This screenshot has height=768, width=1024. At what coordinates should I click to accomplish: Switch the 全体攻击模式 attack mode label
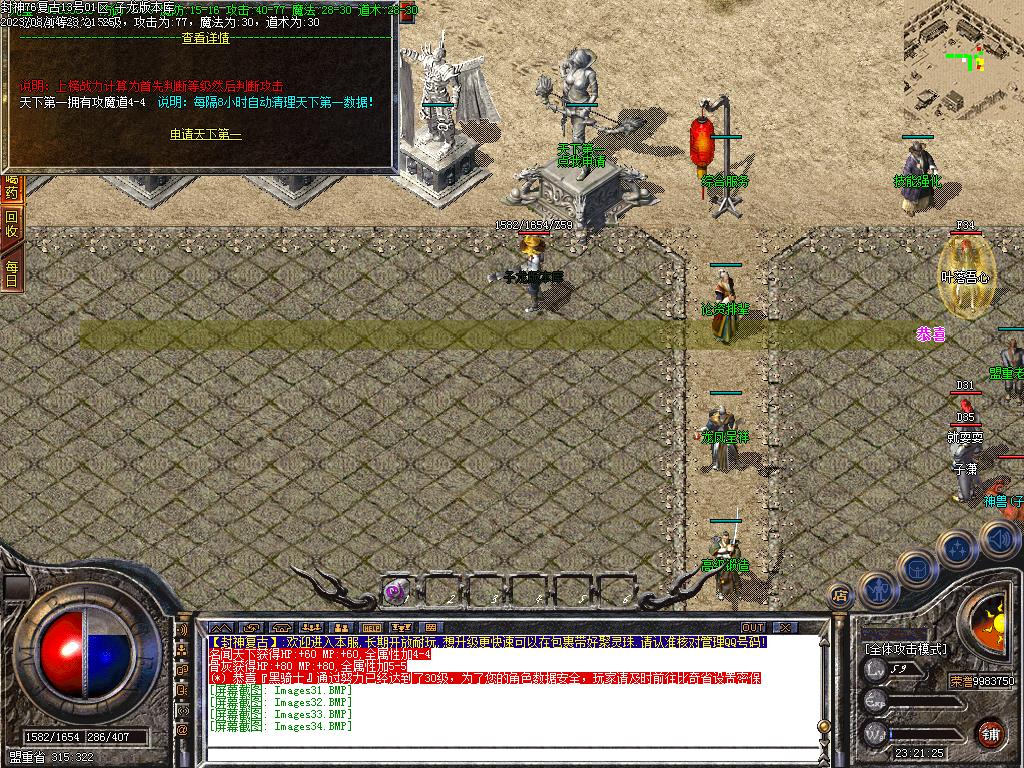906,648
